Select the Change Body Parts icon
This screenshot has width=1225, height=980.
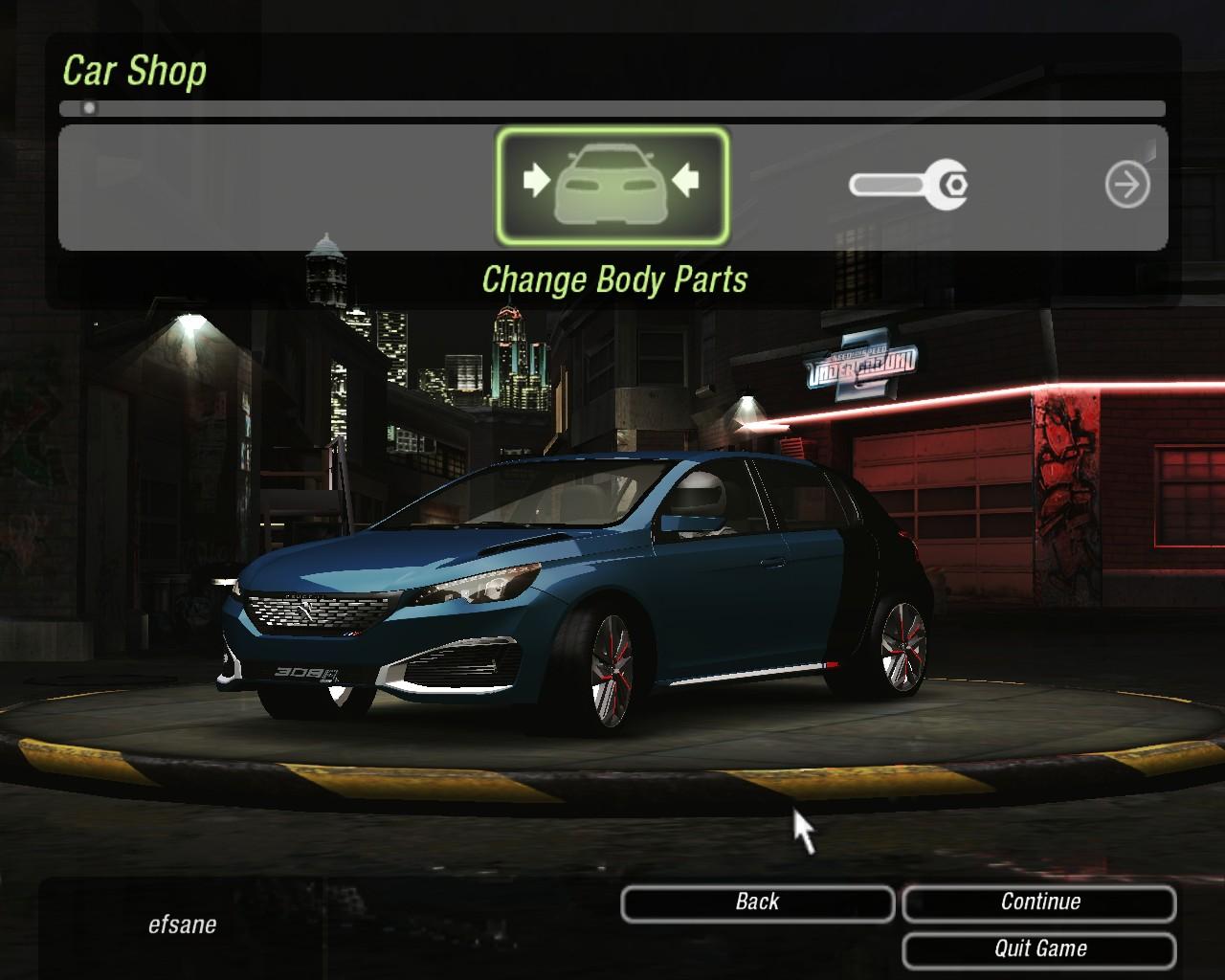[x=612, y=186]
